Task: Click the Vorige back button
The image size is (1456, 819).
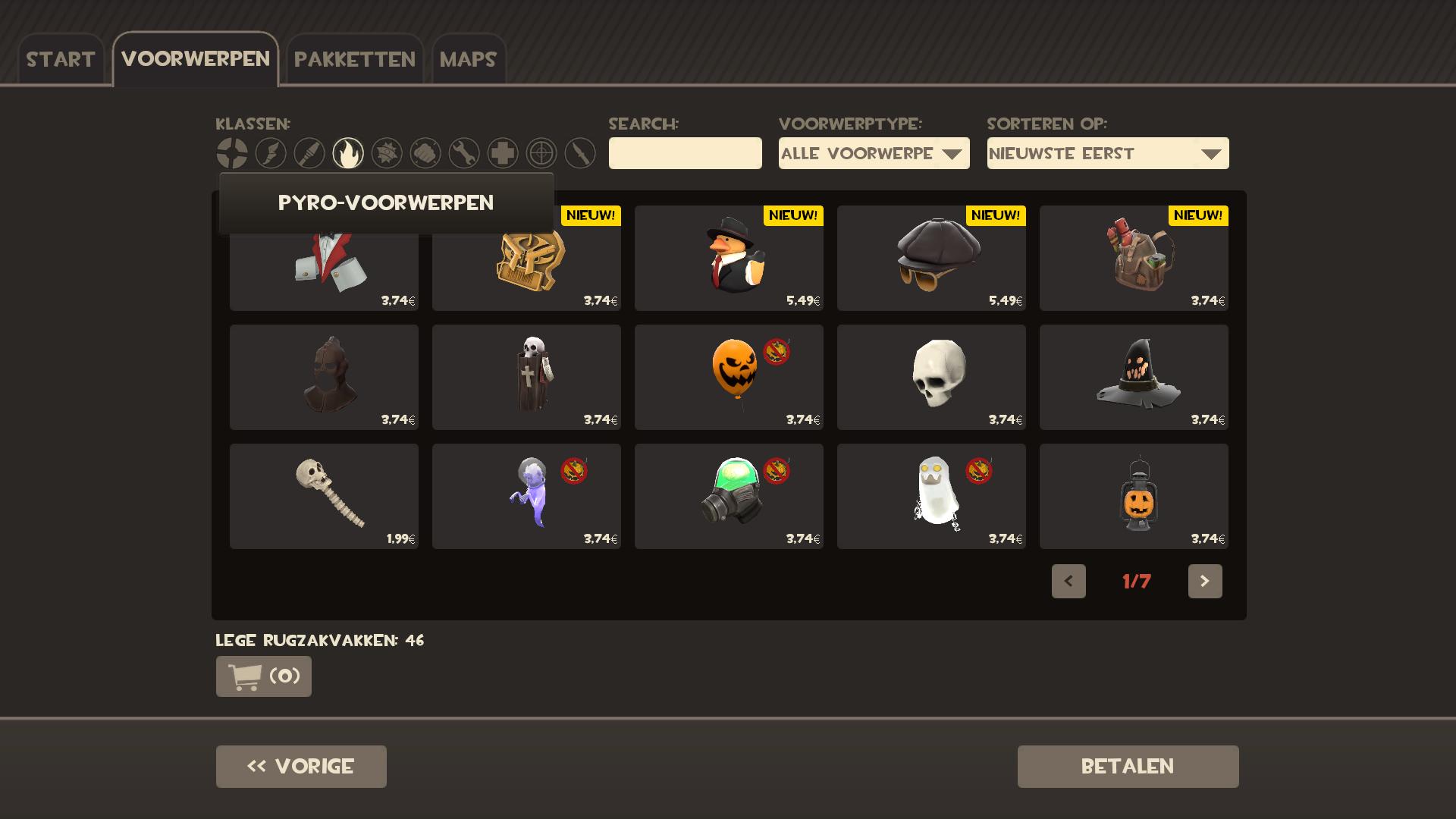Action: (301, 766)
